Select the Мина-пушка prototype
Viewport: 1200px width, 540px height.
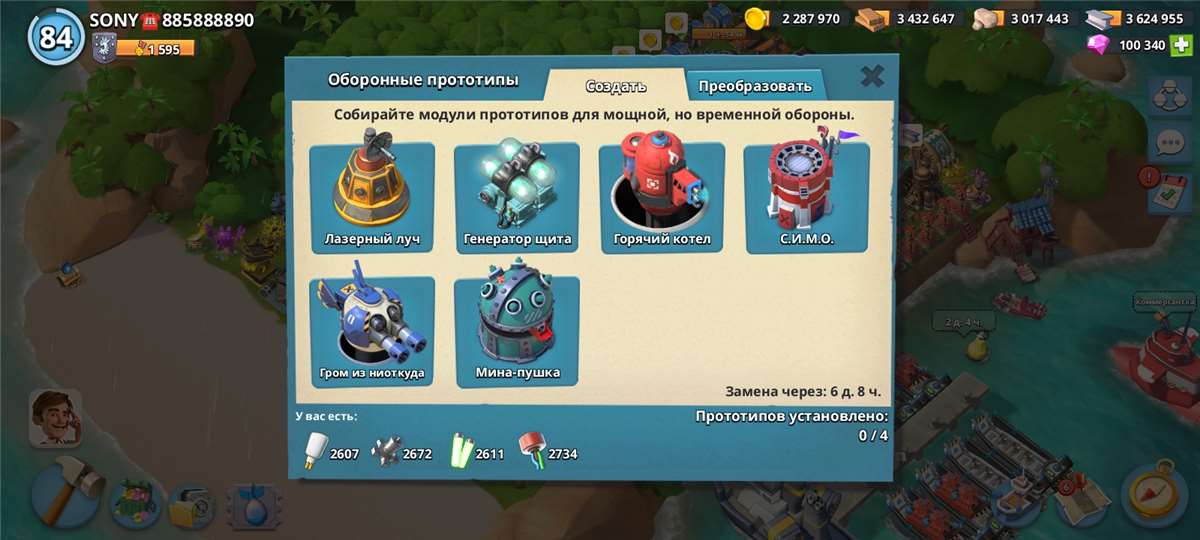(517, 331)
